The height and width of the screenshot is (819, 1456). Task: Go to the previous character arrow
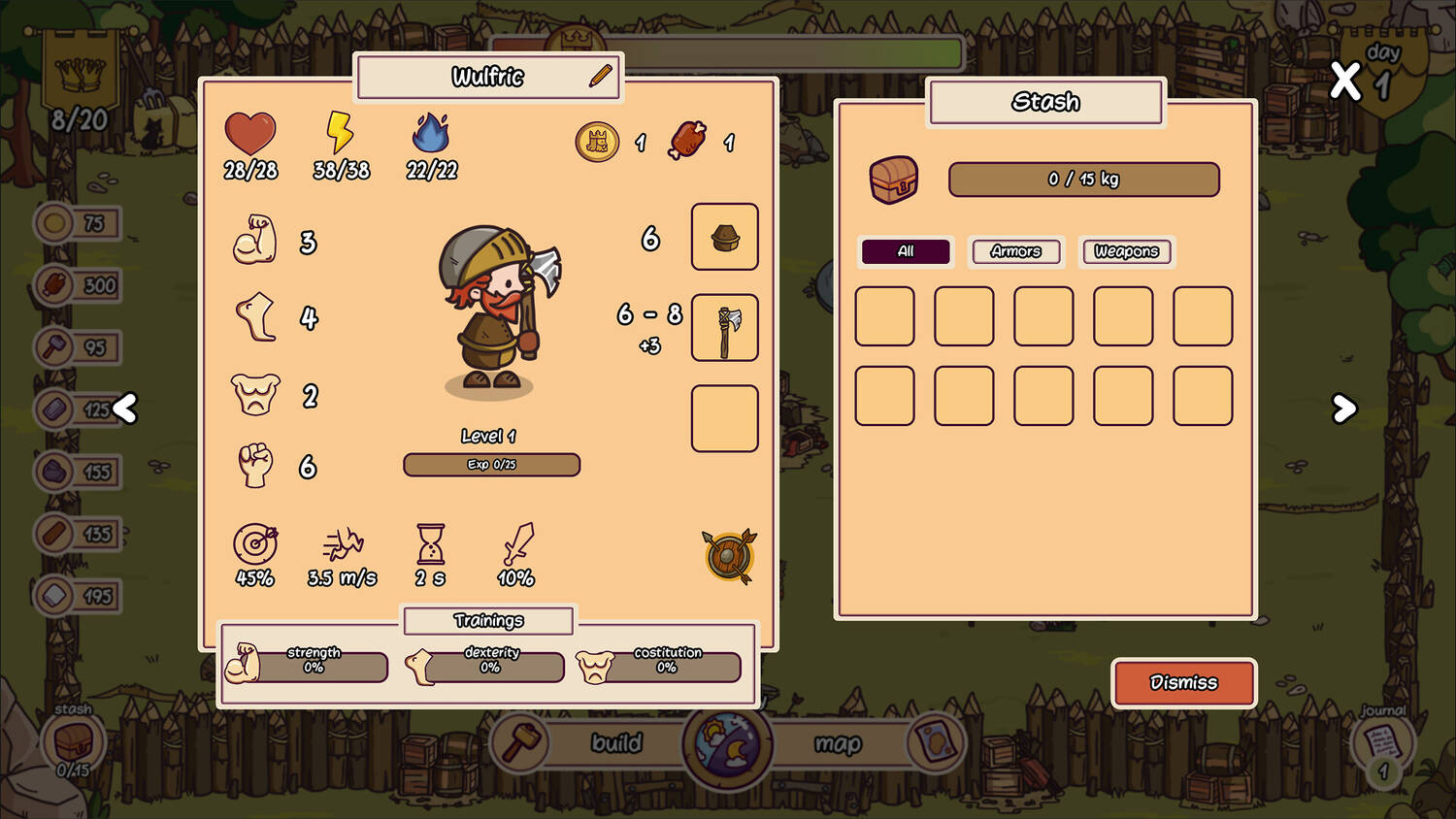click(x=125, y=409)
